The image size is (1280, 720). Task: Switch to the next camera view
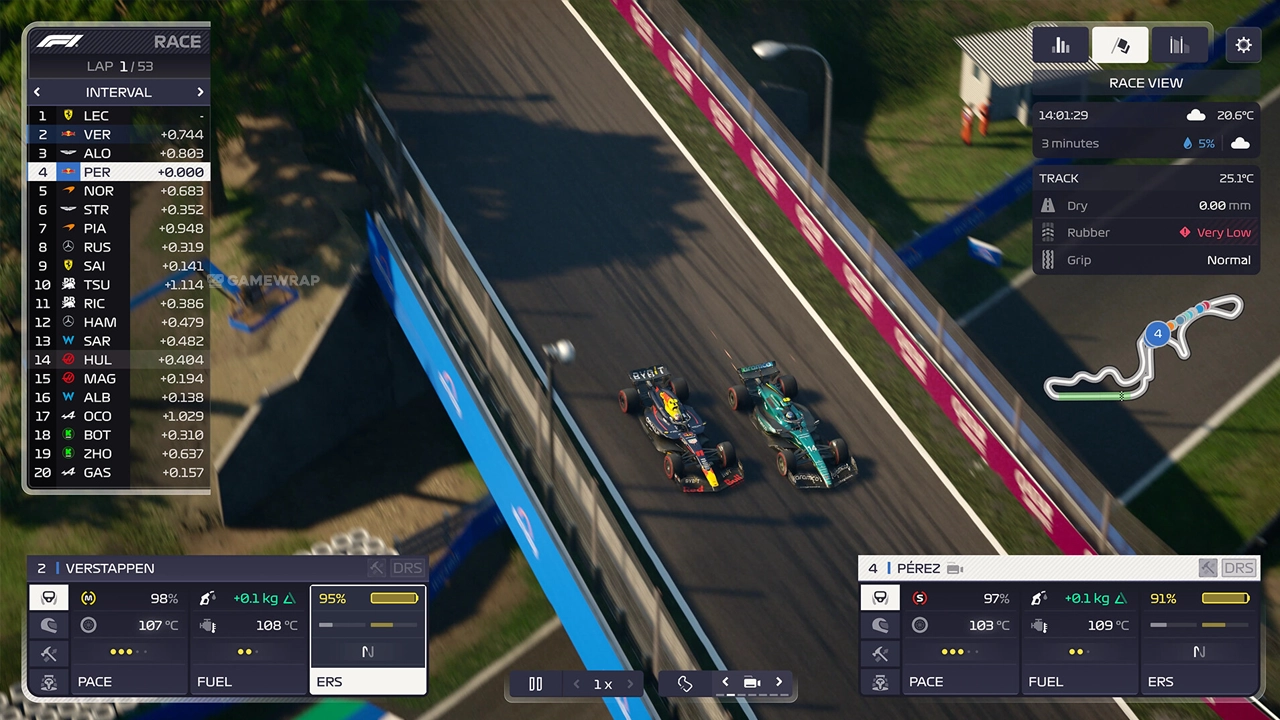click(779, 683)
